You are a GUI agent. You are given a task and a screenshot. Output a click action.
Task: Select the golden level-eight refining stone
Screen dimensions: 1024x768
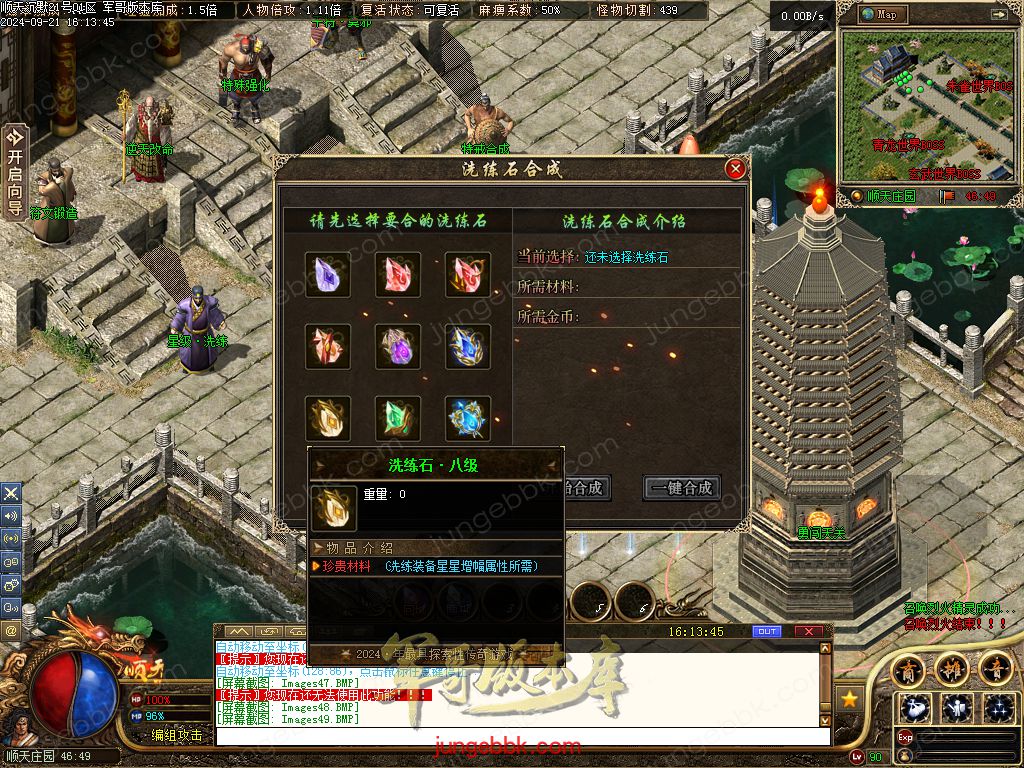click(x=328, y=419)
